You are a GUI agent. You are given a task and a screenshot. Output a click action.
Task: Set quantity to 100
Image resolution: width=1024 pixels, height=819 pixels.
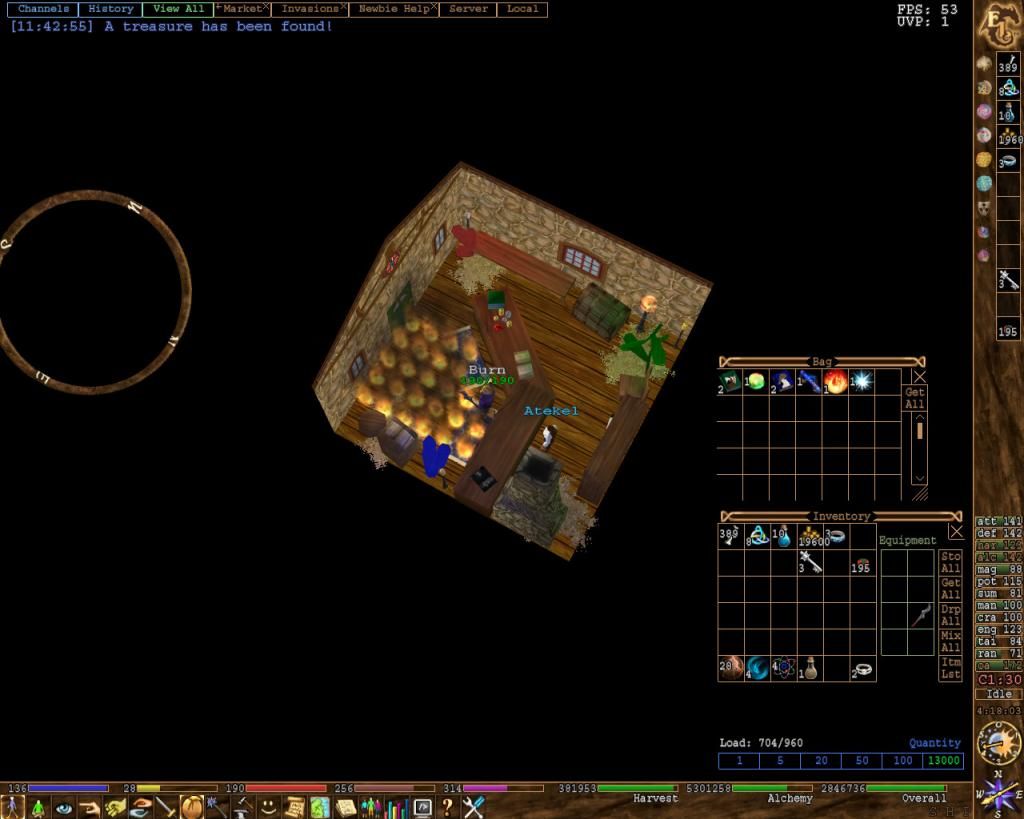coord(903,761)
